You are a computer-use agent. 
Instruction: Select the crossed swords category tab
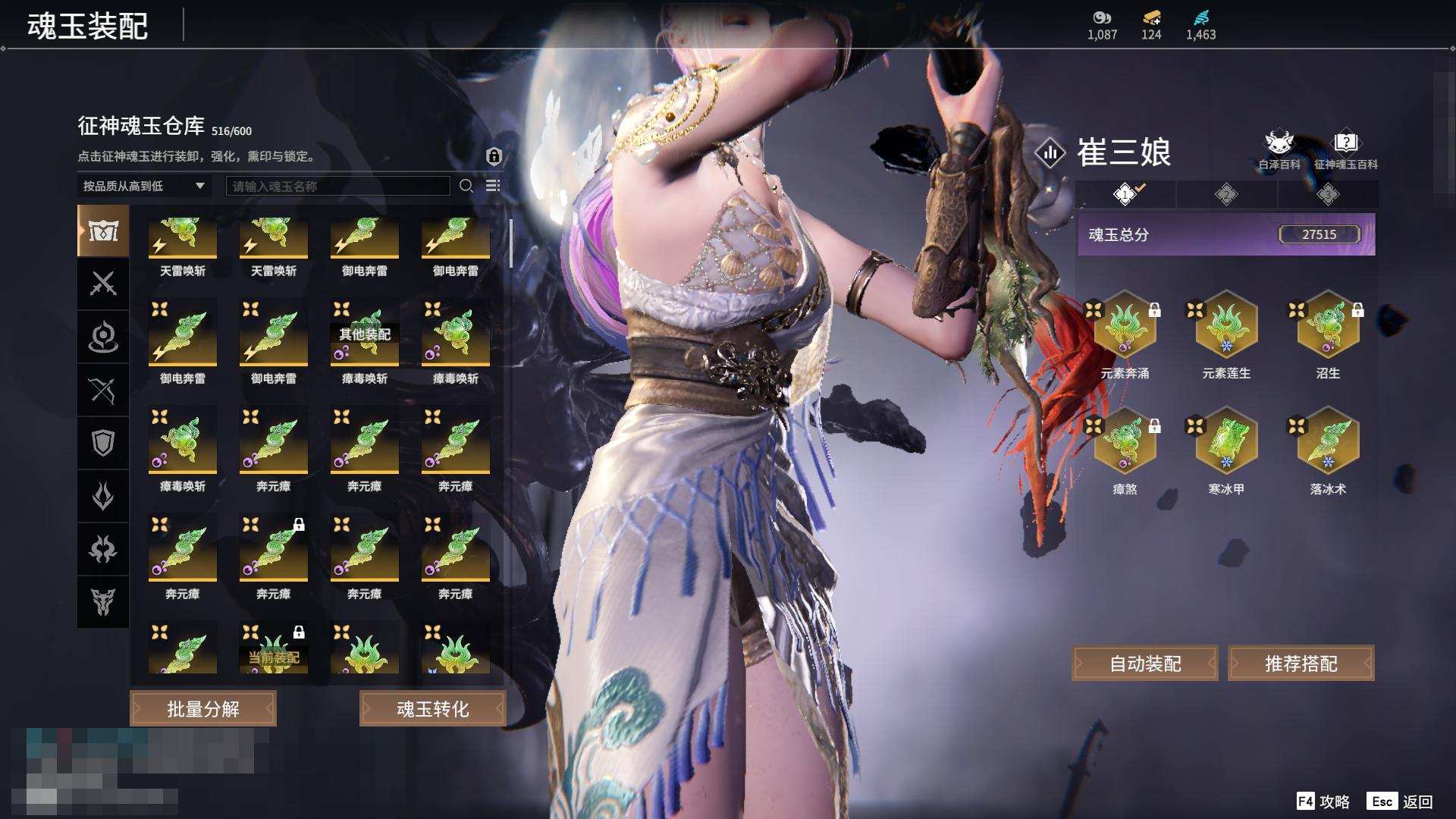tap(103, 284)
